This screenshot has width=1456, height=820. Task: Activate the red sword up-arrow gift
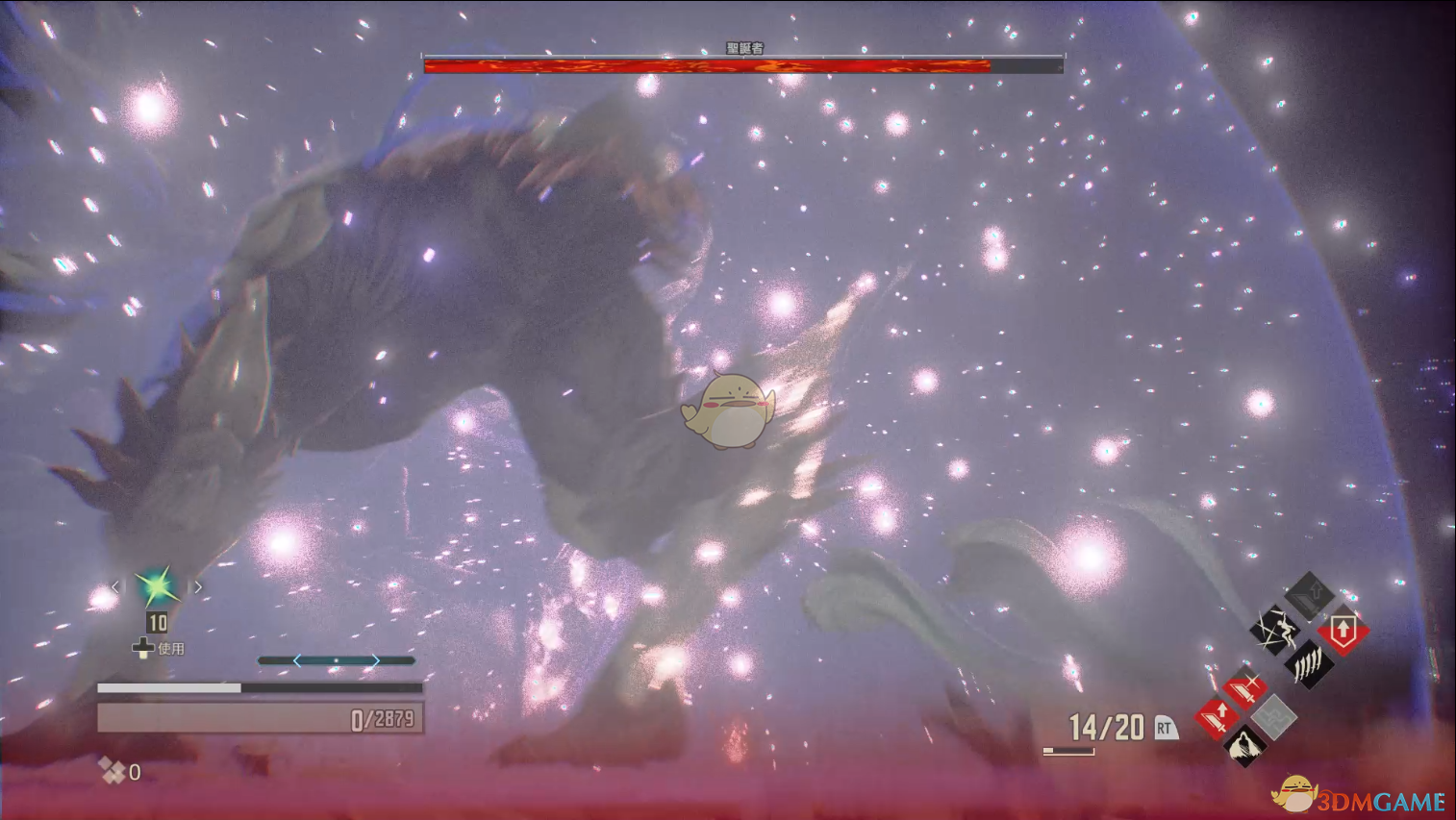(1216, 716)
